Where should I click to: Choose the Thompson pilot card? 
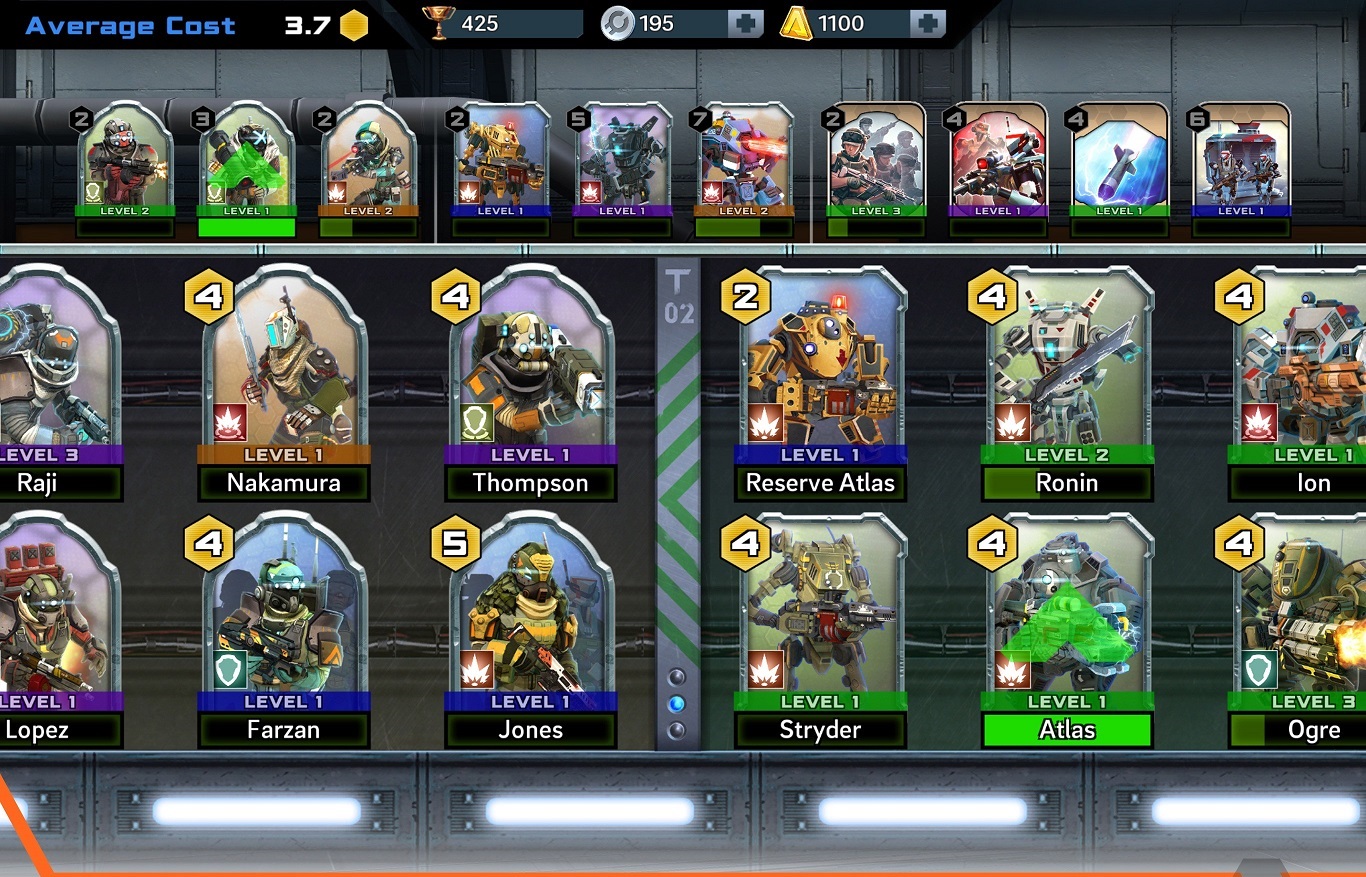[530, 370]
